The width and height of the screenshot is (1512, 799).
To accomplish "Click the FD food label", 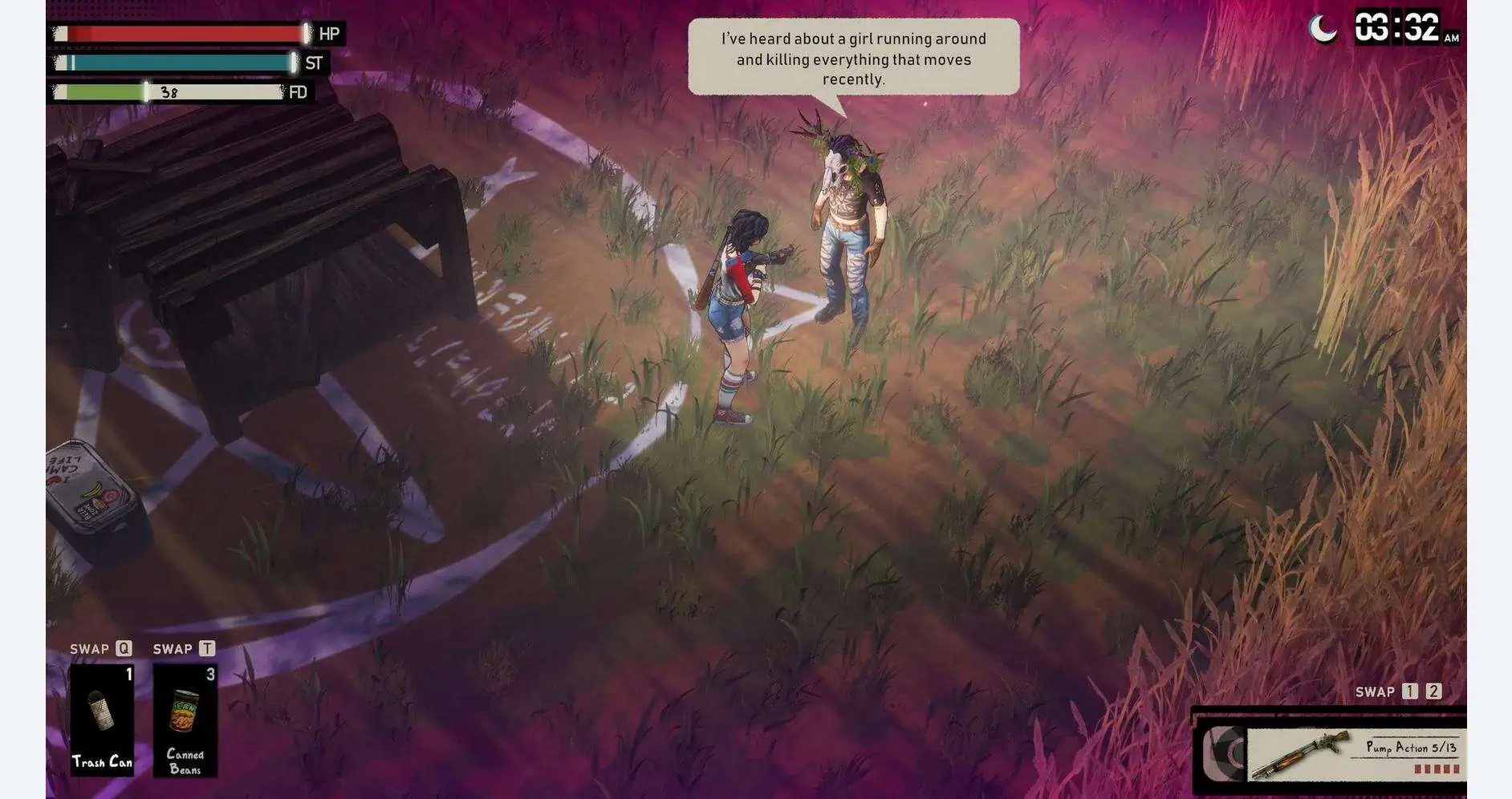I will tap(299, 92).
